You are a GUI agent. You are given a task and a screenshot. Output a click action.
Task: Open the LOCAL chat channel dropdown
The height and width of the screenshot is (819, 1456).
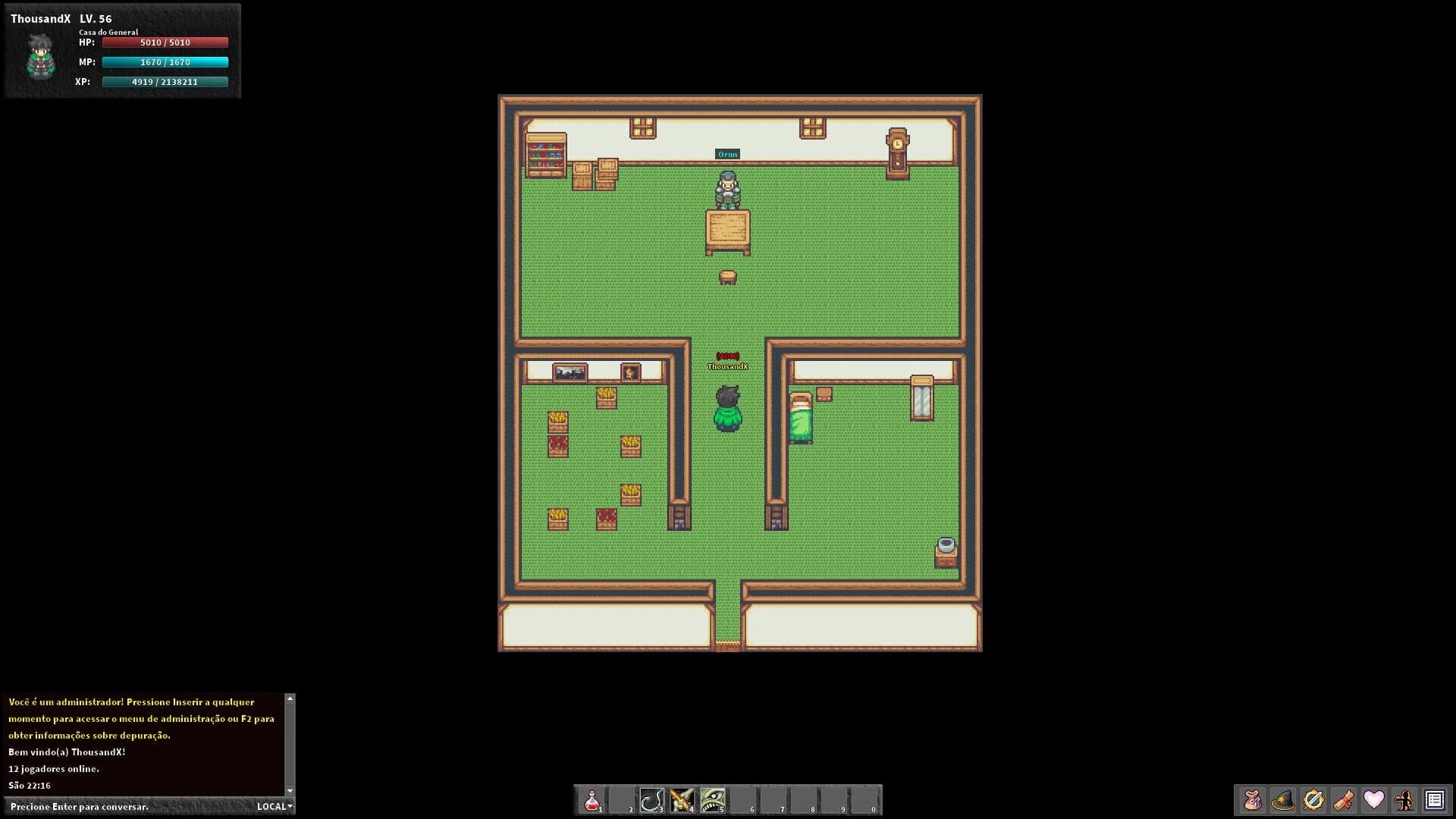click(x=274, y=806)
